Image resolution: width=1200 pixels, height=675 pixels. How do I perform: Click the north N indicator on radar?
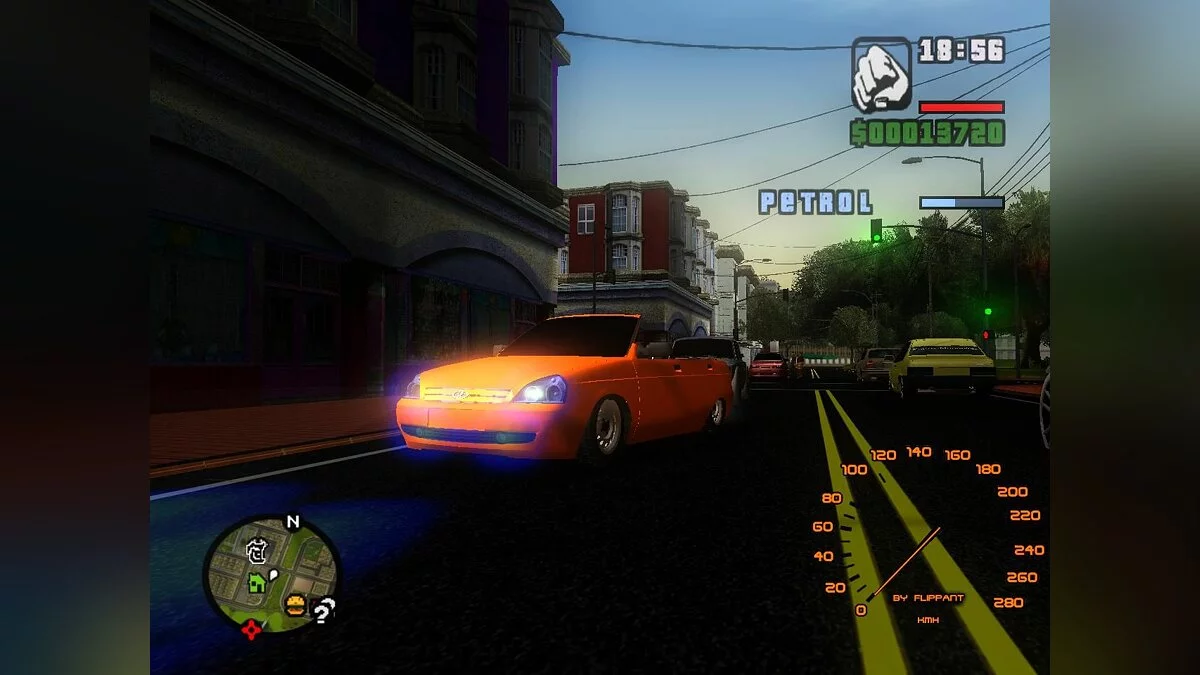pyautogui.click(x=292, y=521)
